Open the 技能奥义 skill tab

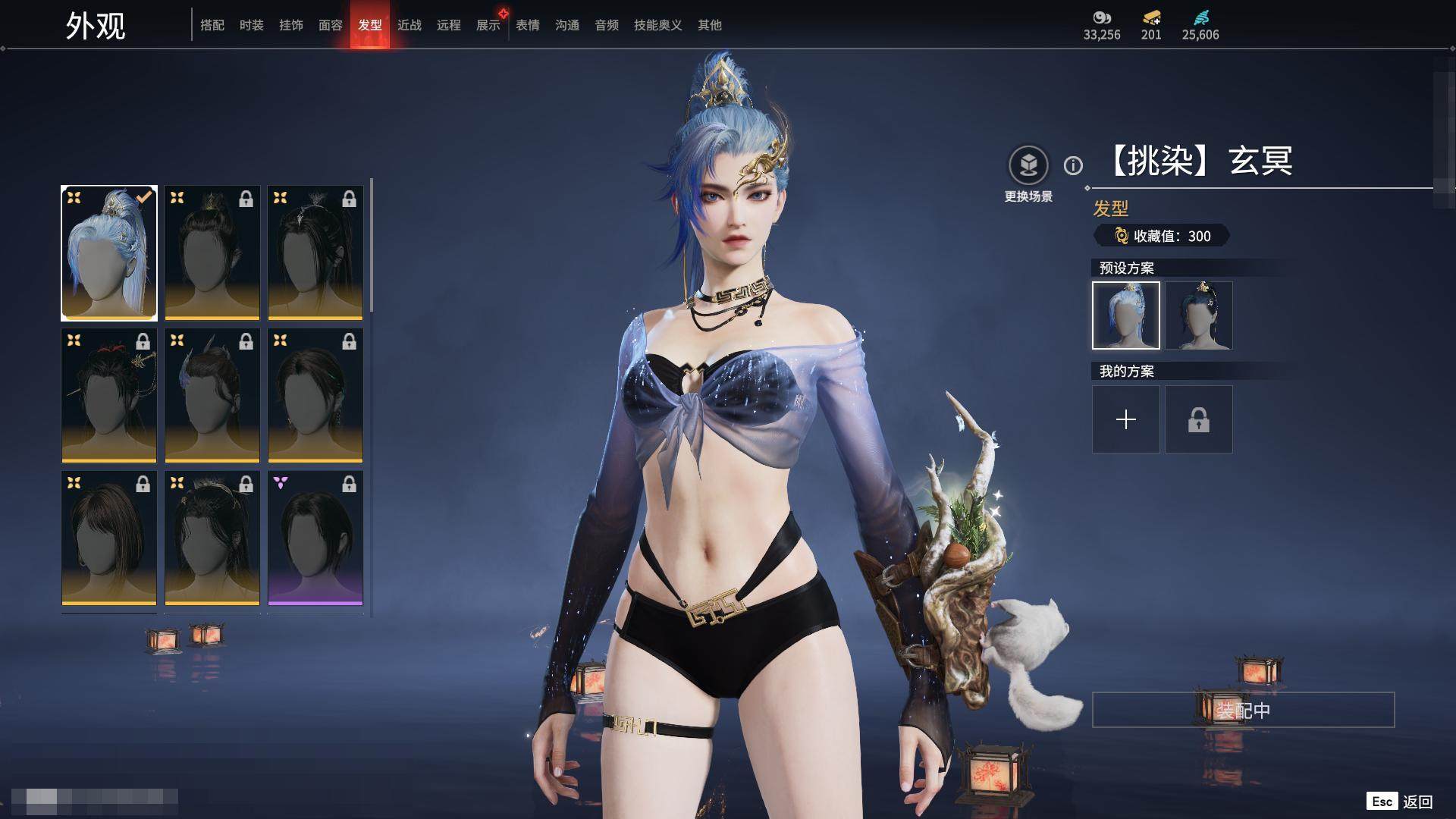[658, 25]
